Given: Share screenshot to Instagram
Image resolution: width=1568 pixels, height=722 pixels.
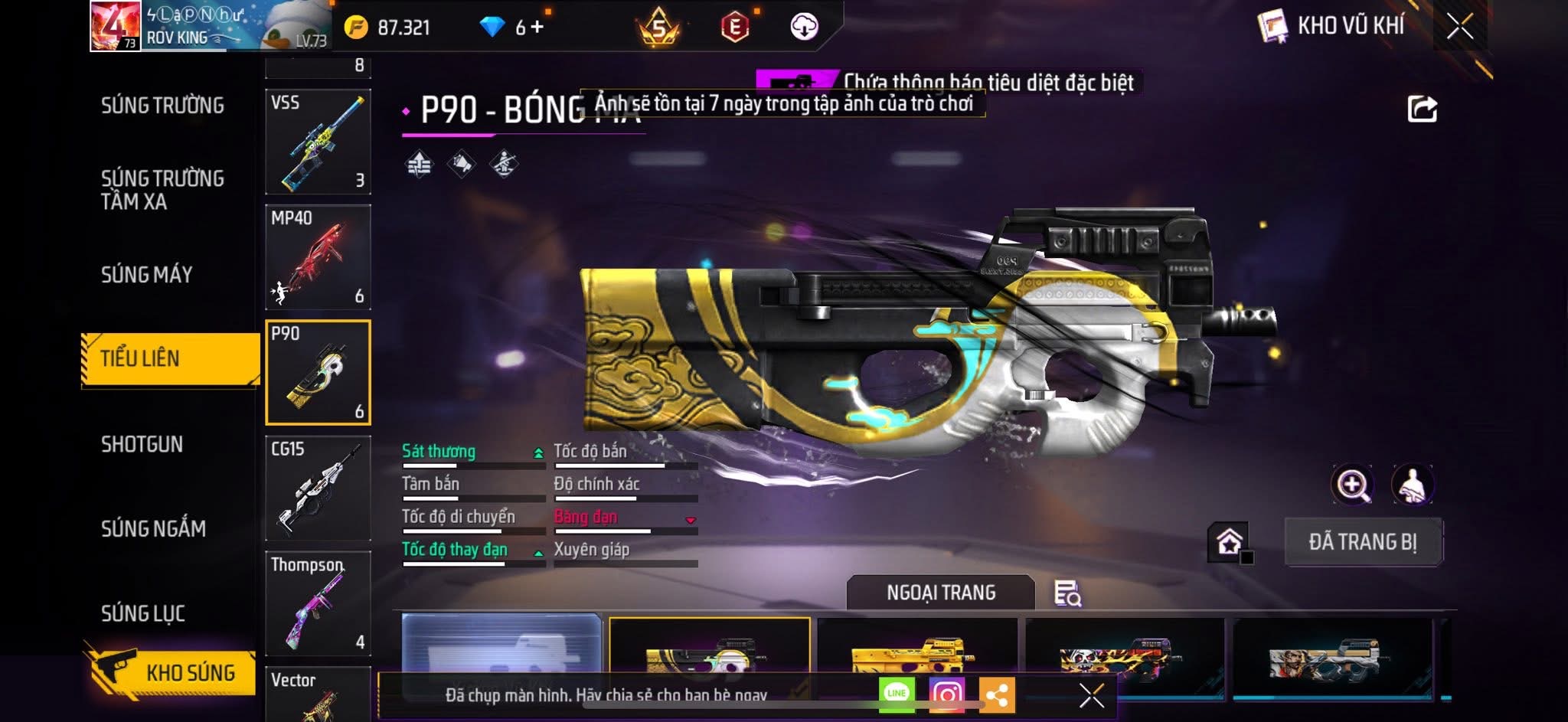Looking at the screenshot, I should pyautogui.click(x=946, y=694).
